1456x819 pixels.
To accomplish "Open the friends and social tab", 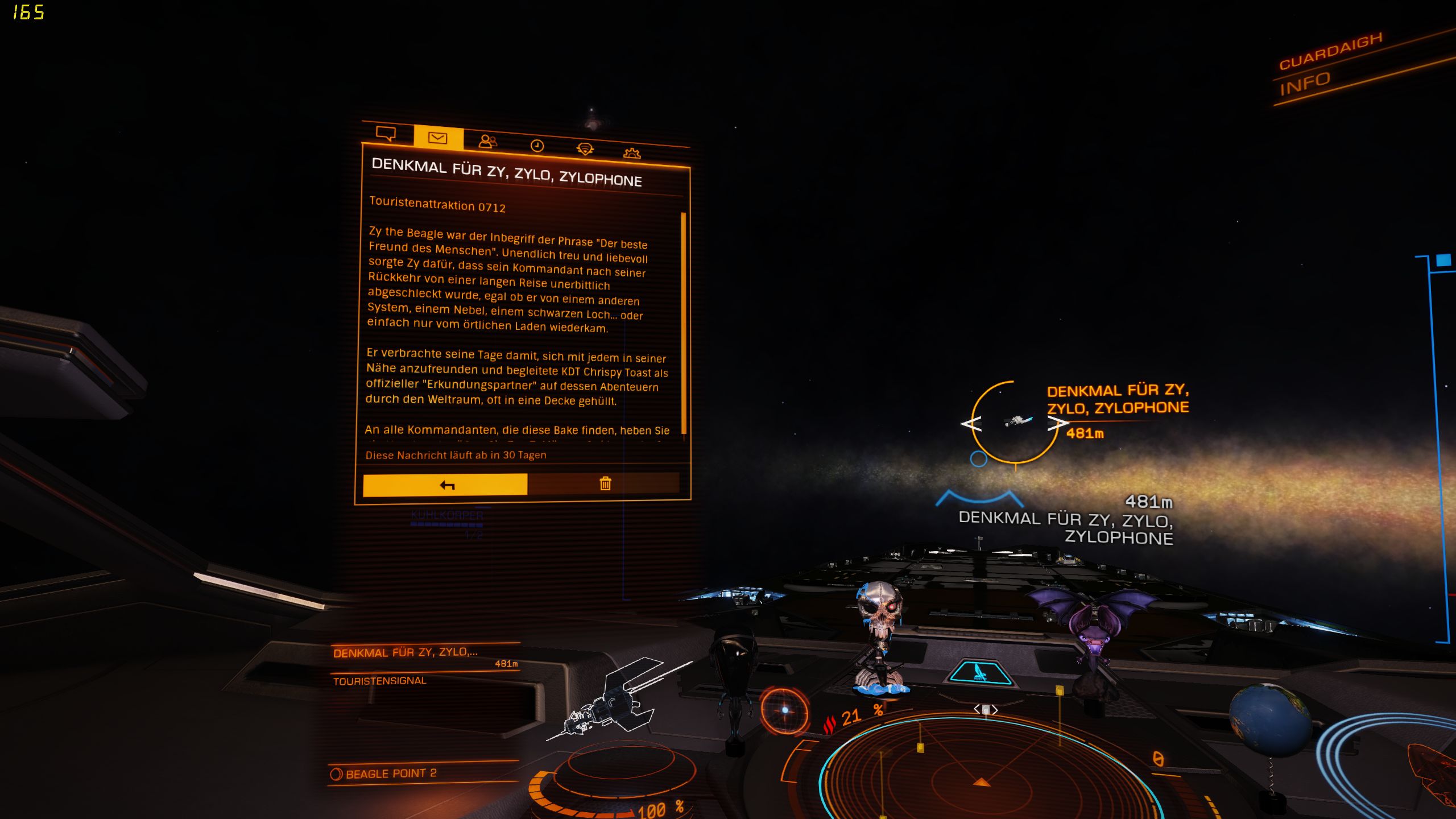I will coord(487,142).
